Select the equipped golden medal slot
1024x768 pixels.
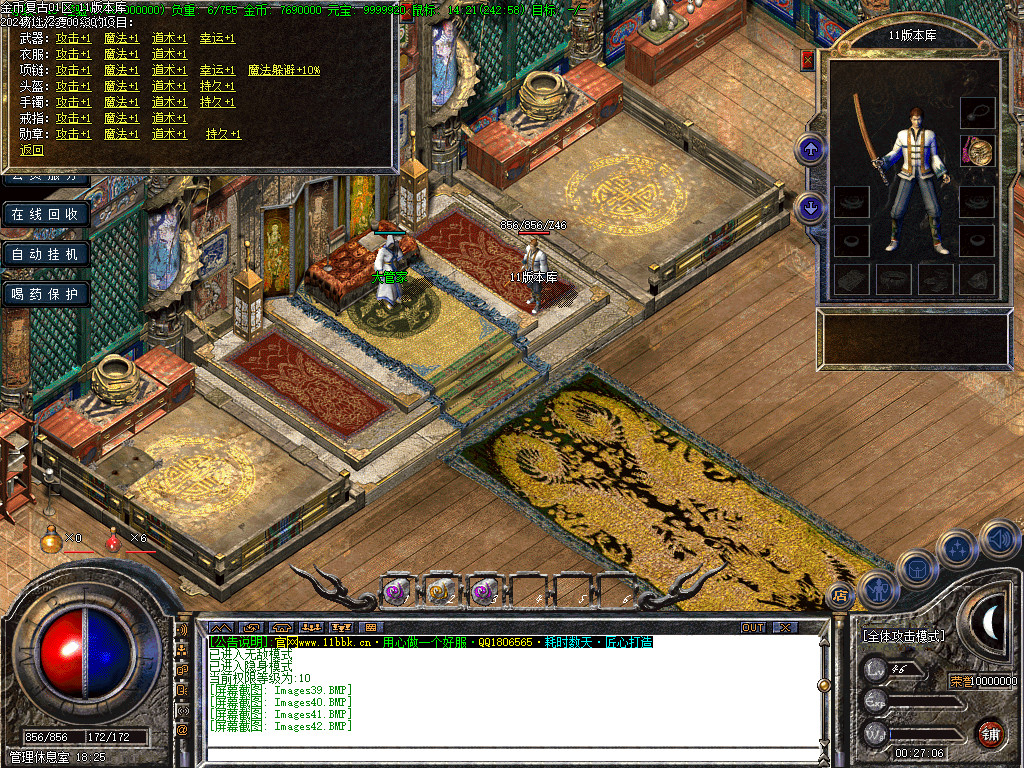coord(977,151)
